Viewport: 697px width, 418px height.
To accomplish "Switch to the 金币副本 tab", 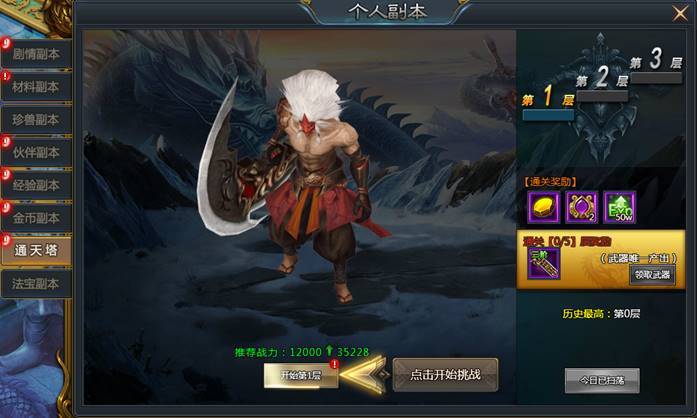I will click(36, 218).
